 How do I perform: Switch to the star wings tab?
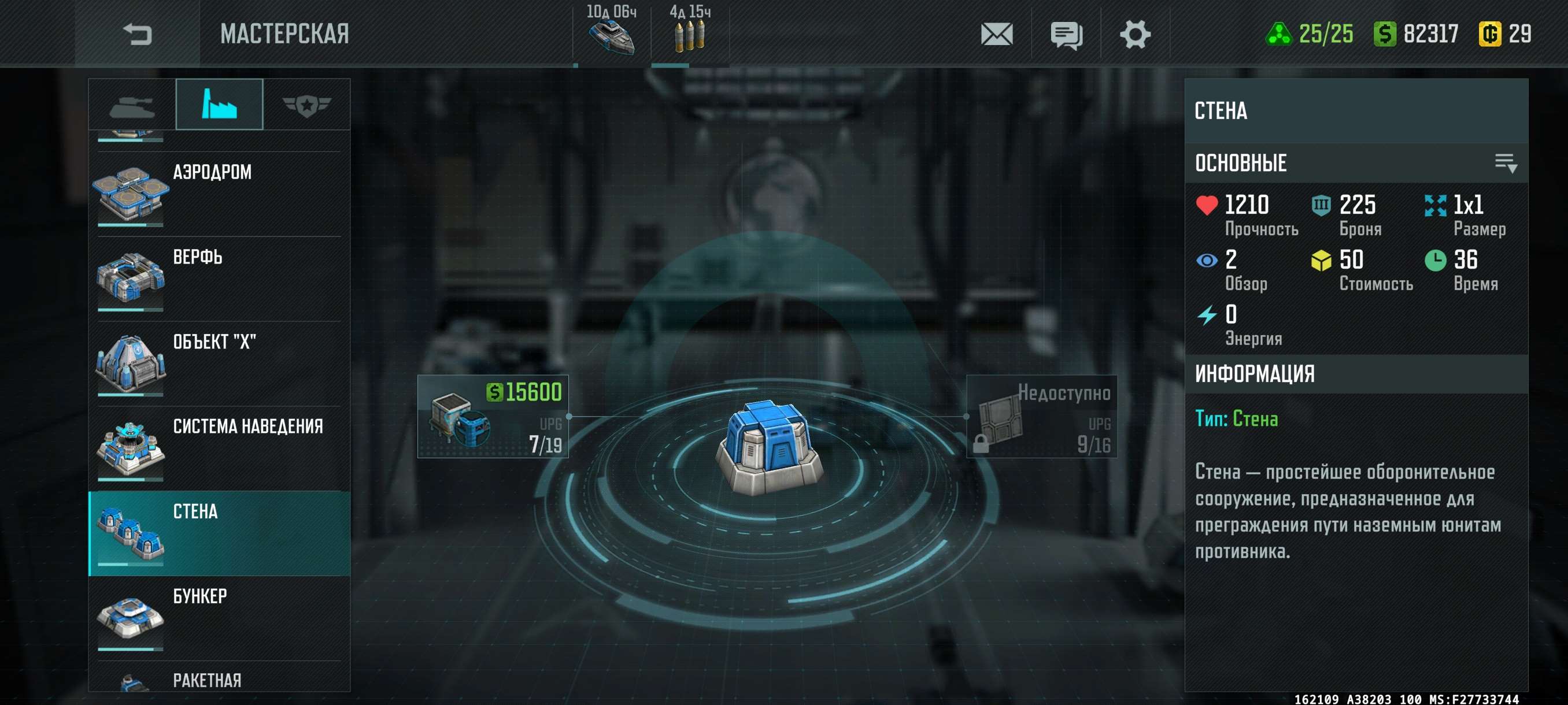click(306, 105)
